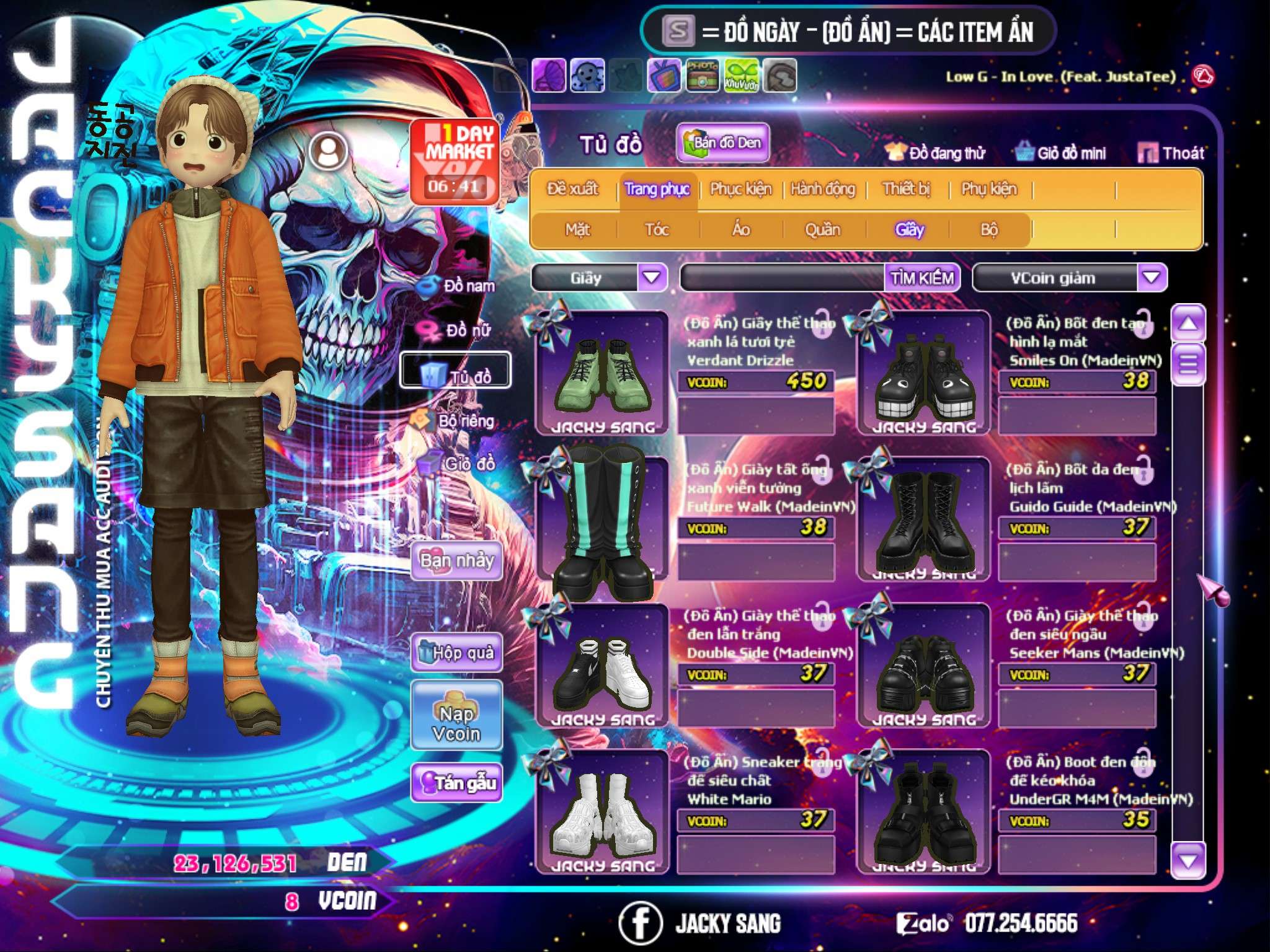Open the VCoin giảm sort dropdown
The height and width of the screenshot is (952, 1270).
1152,278
